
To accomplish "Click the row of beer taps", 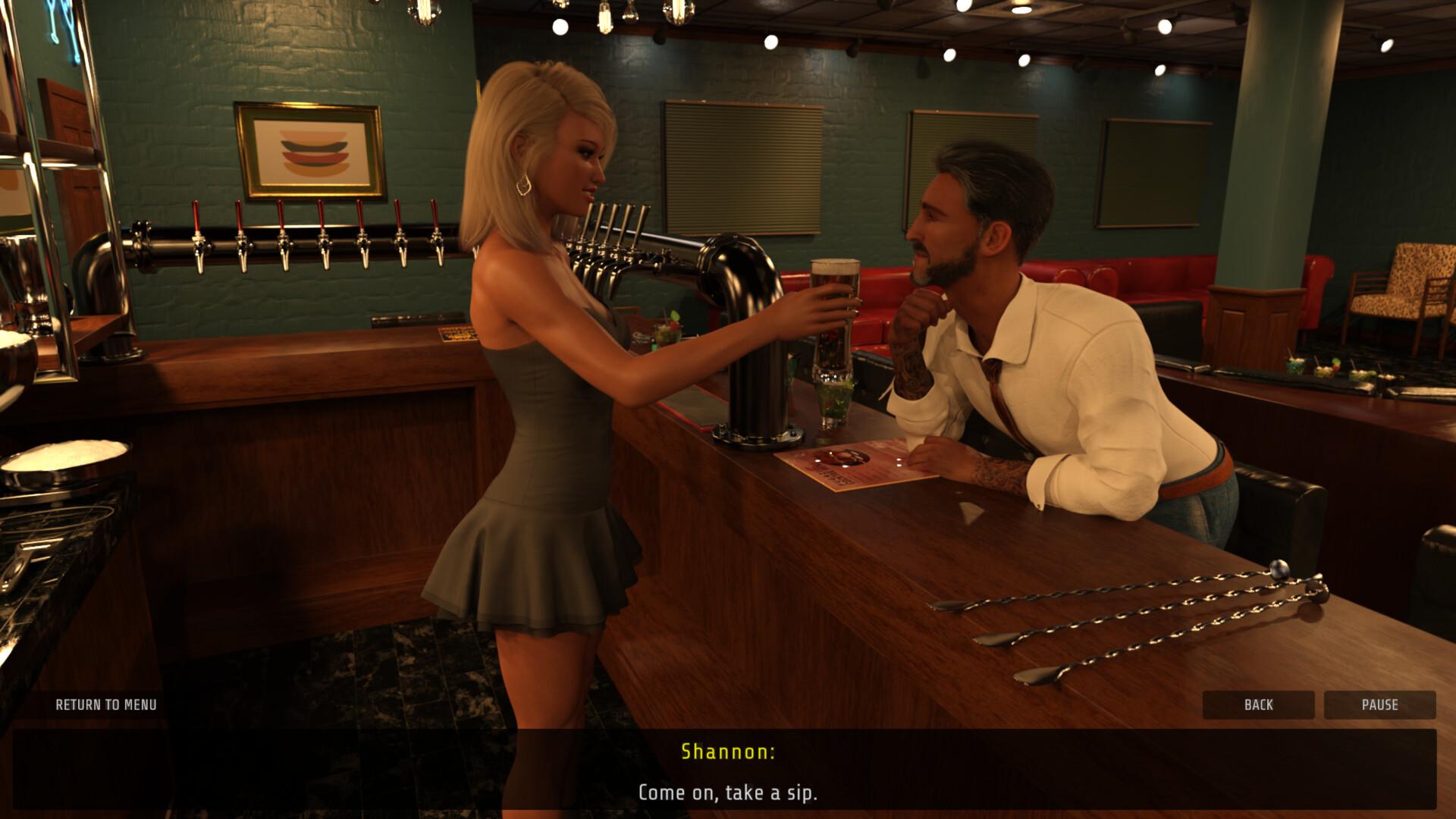I will pos(303,243).
